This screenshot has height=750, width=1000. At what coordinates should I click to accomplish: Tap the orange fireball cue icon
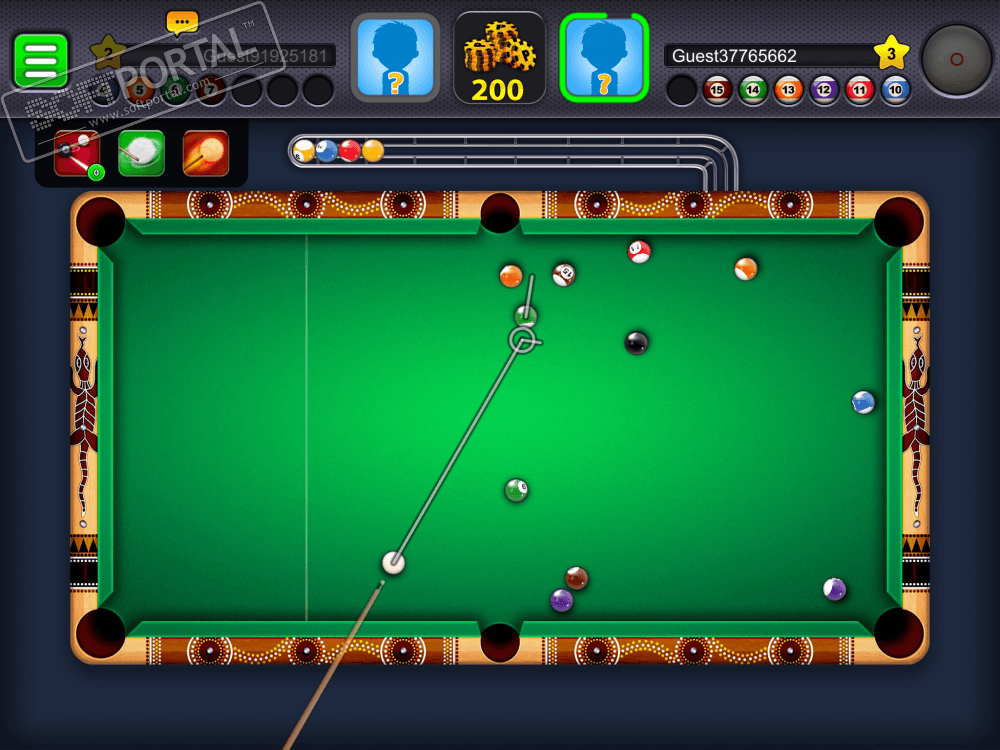(x=206, y=154)
